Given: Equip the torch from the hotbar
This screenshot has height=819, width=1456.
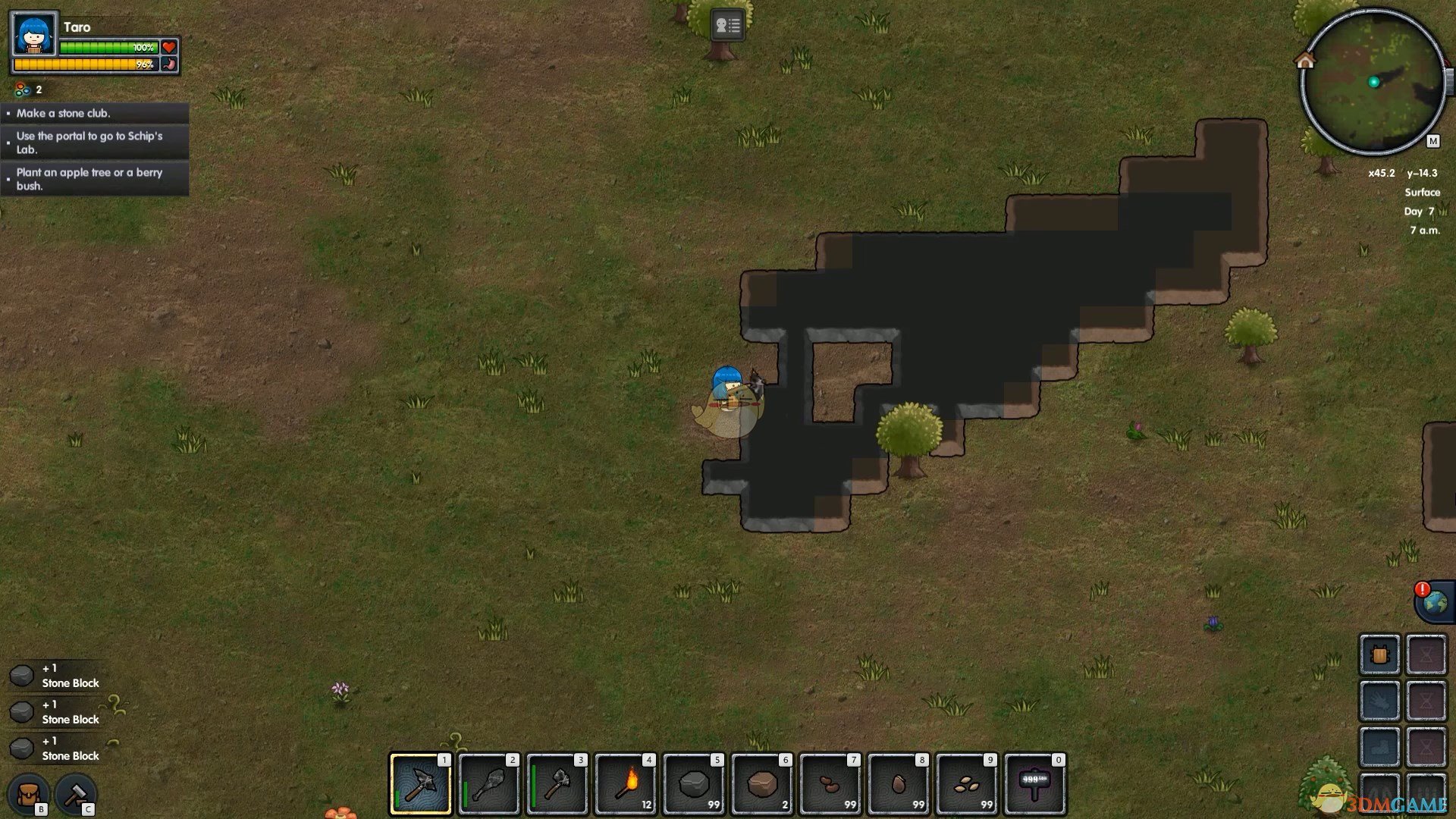Looking at the screenshot, I should click(625, 784).
